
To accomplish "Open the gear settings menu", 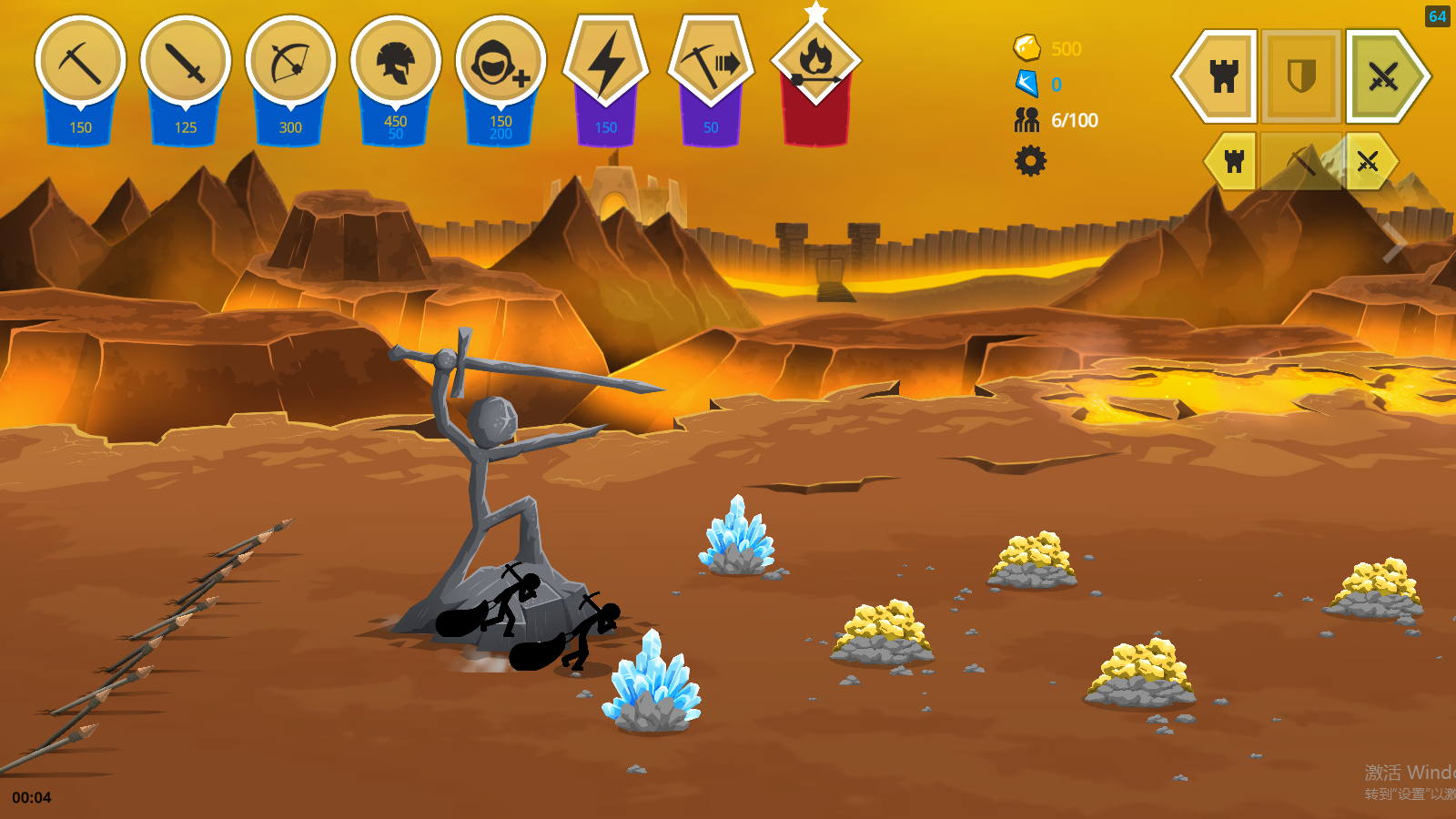I will tap(1030, 161).
